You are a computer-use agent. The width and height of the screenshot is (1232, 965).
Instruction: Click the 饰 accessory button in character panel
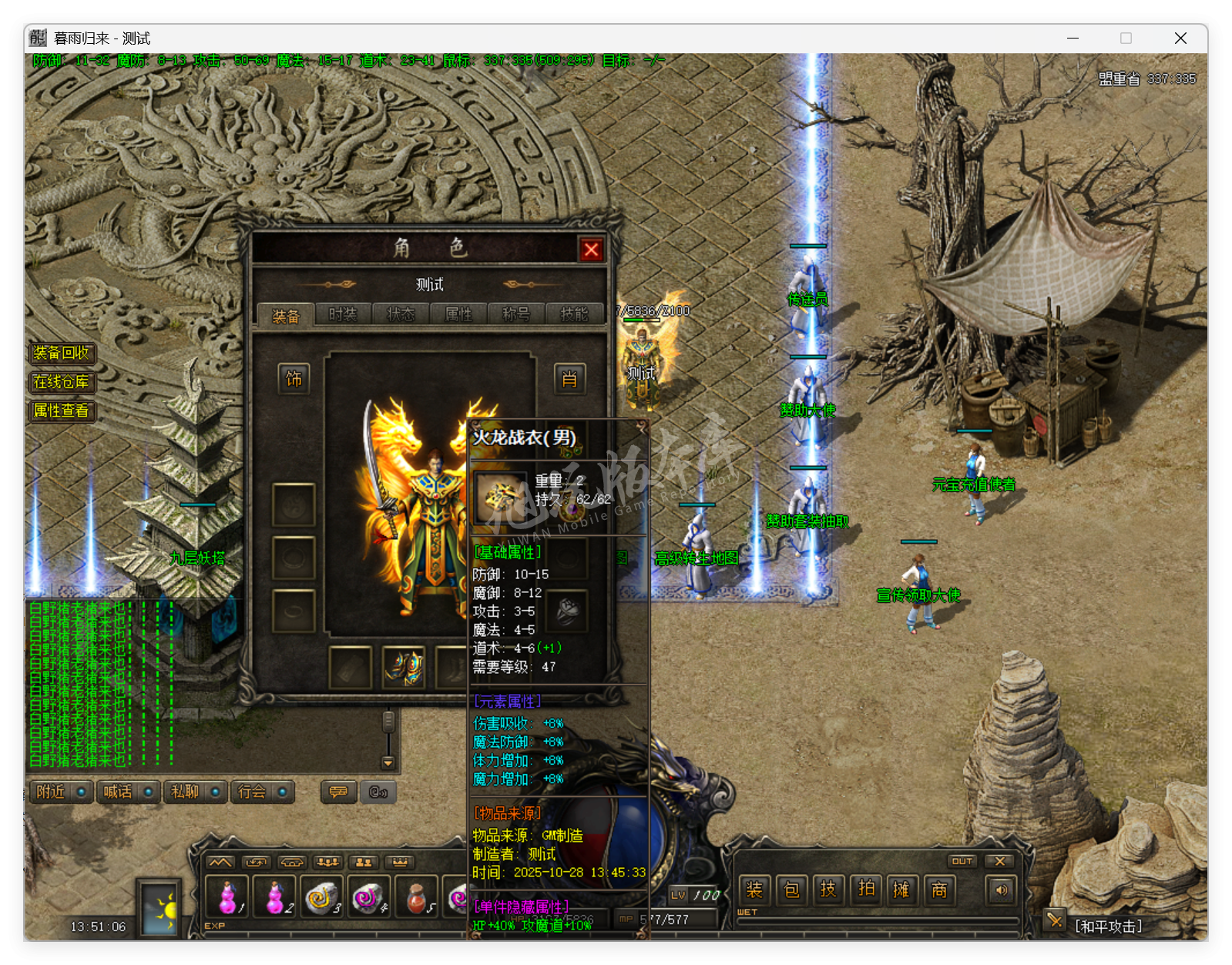(x=294, y=378)
